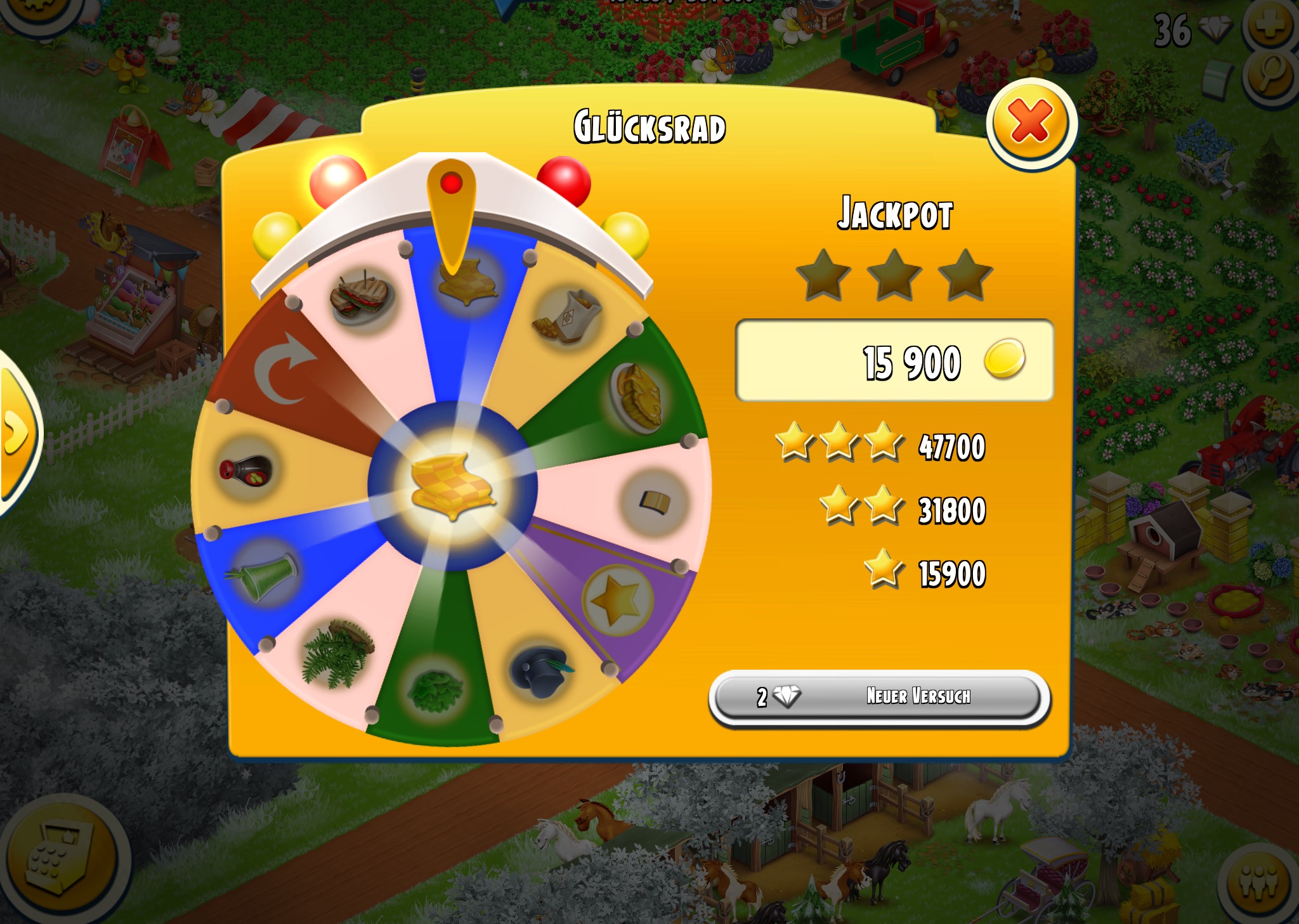
Task: Click the plus button to buy diamonds
Action: tap(1270, 26)
